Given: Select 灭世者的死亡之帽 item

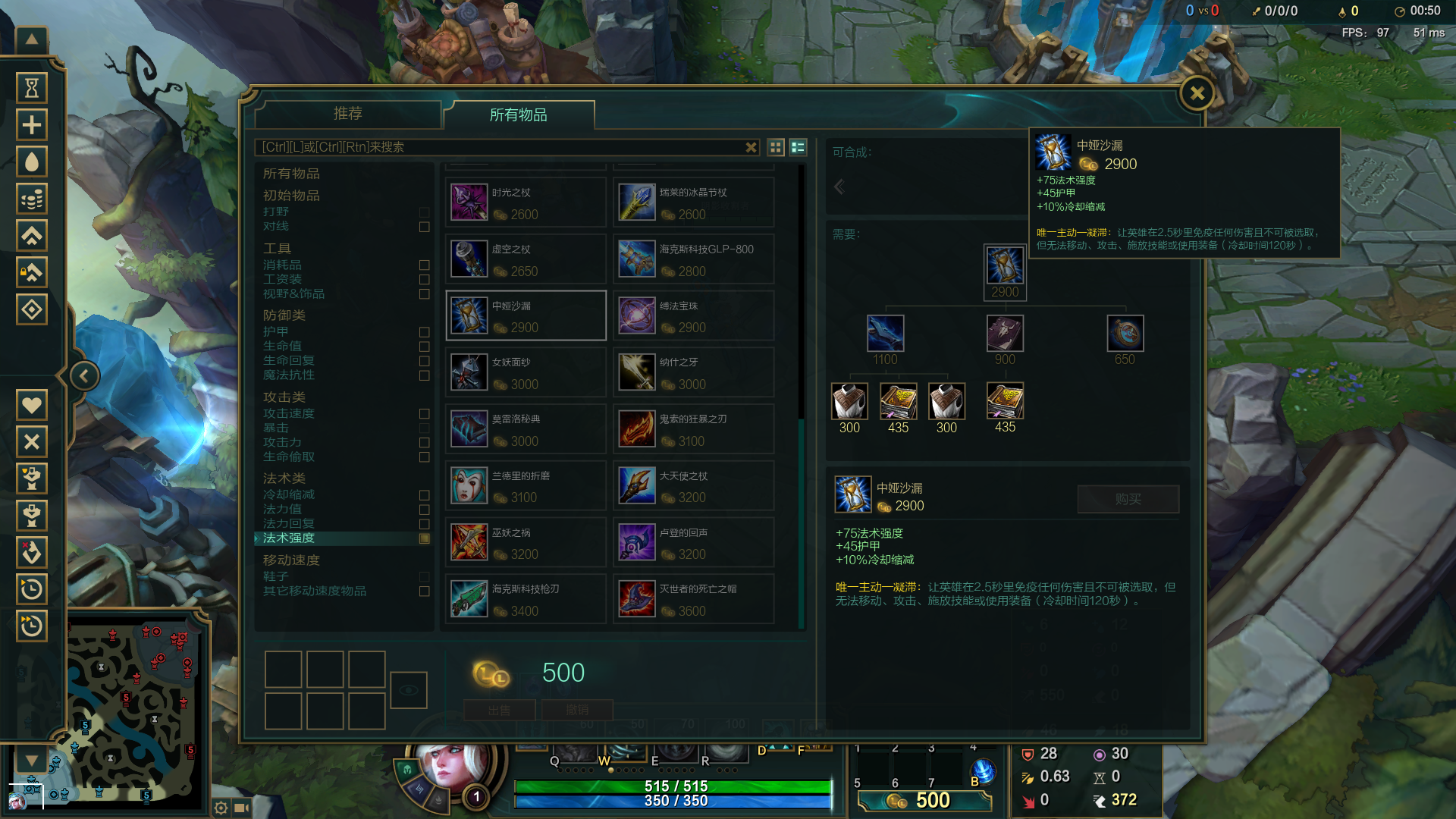Looking at the screenshot, I should [x=693, y=599].
